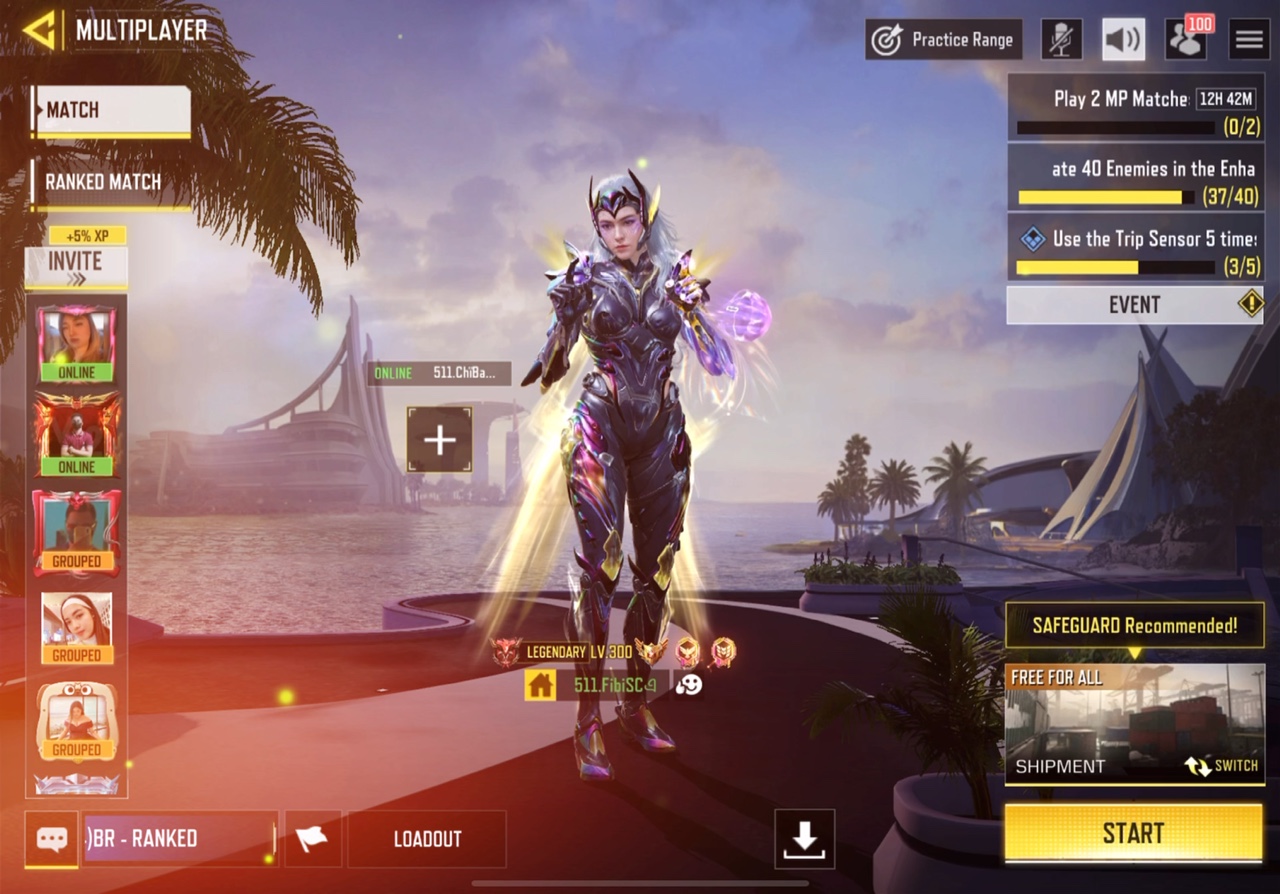The height and width of the screenshot is (894, 1280).
Task: Use the Trip Sensor mission entry
Action: tap(1135, 249)
